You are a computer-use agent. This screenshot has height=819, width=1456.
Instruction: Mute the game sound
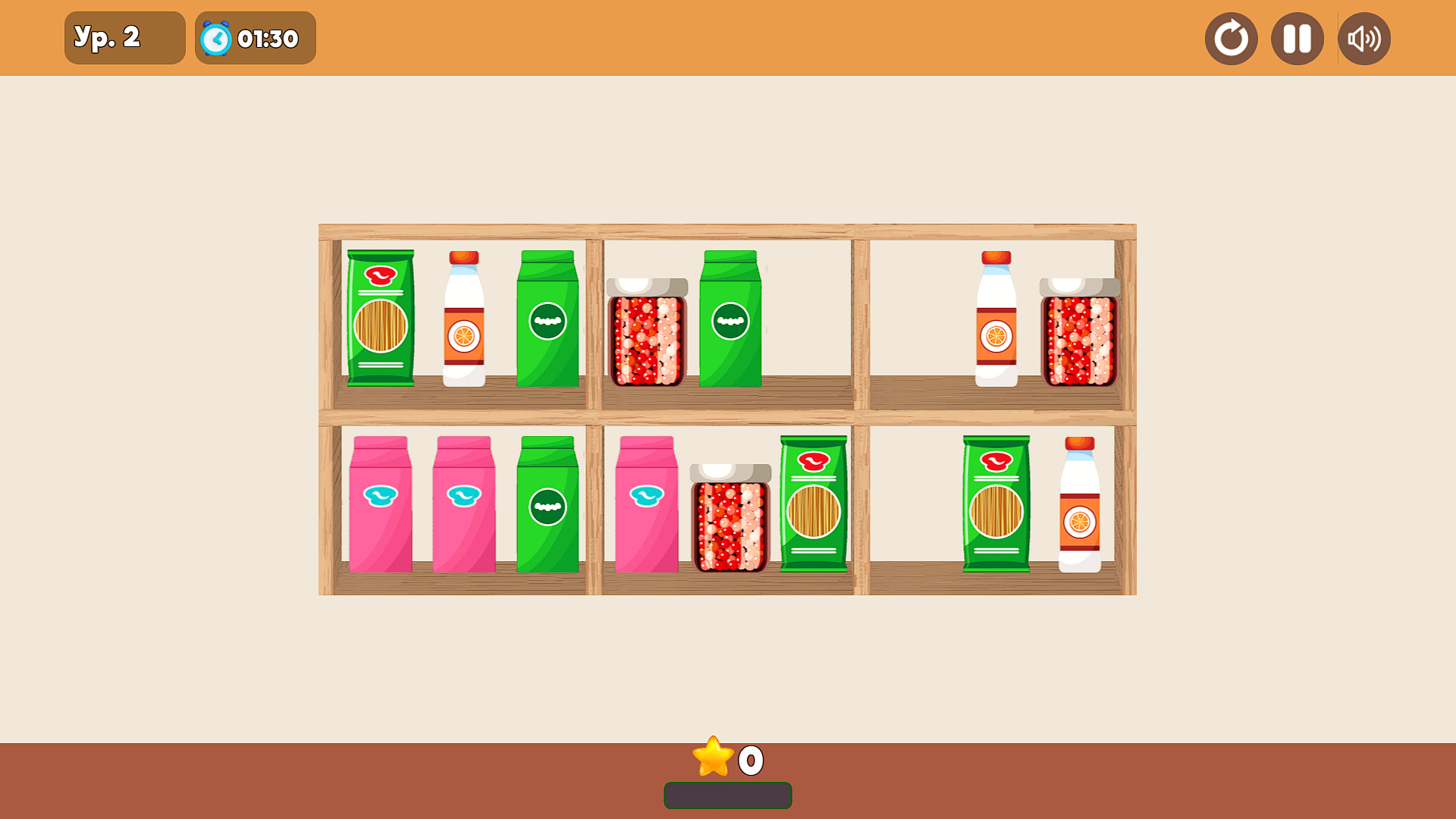[x=1363, y=38]
